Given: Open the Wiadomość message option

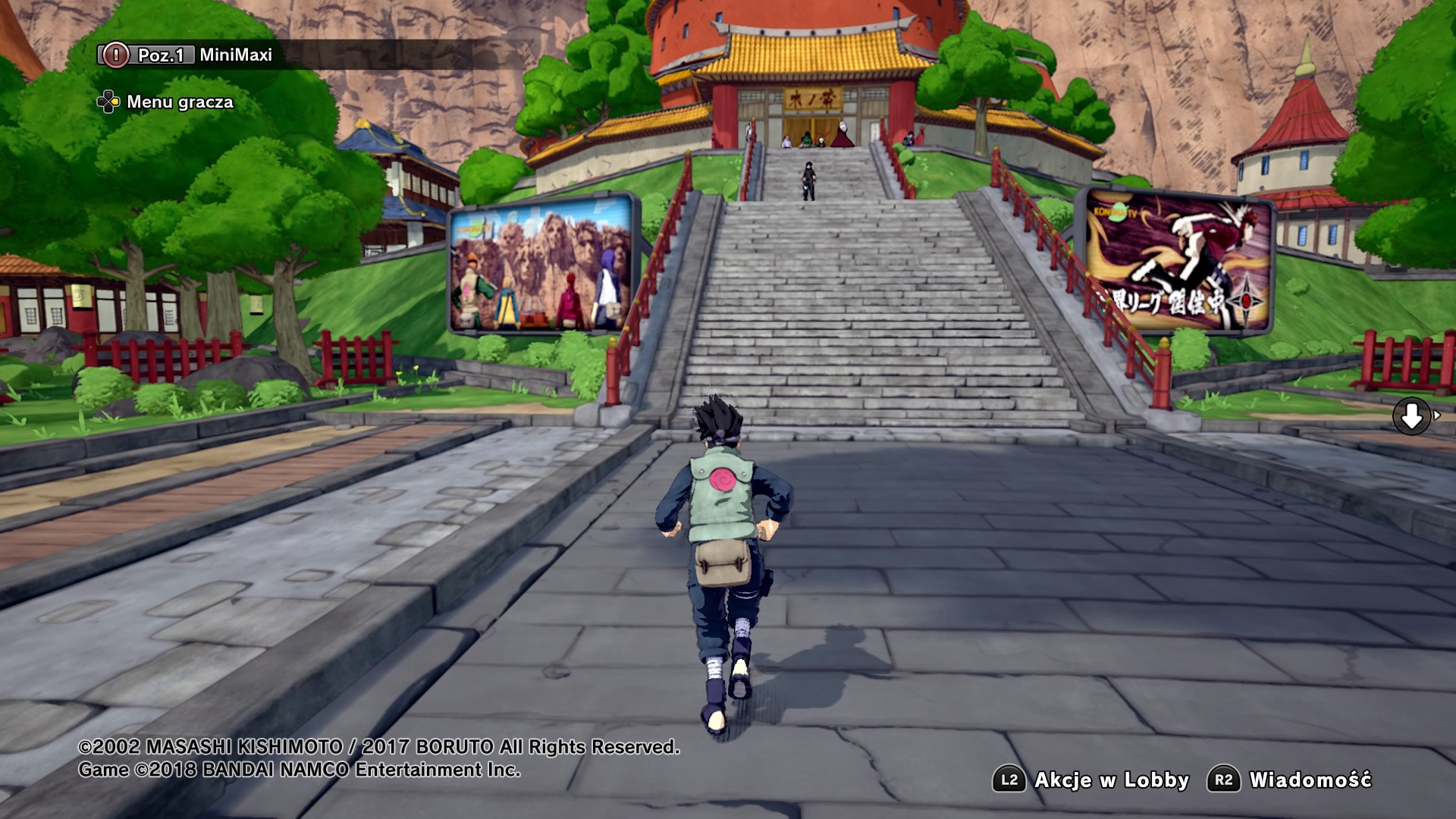Looking at the screenshot, I should pos(1290,780).
